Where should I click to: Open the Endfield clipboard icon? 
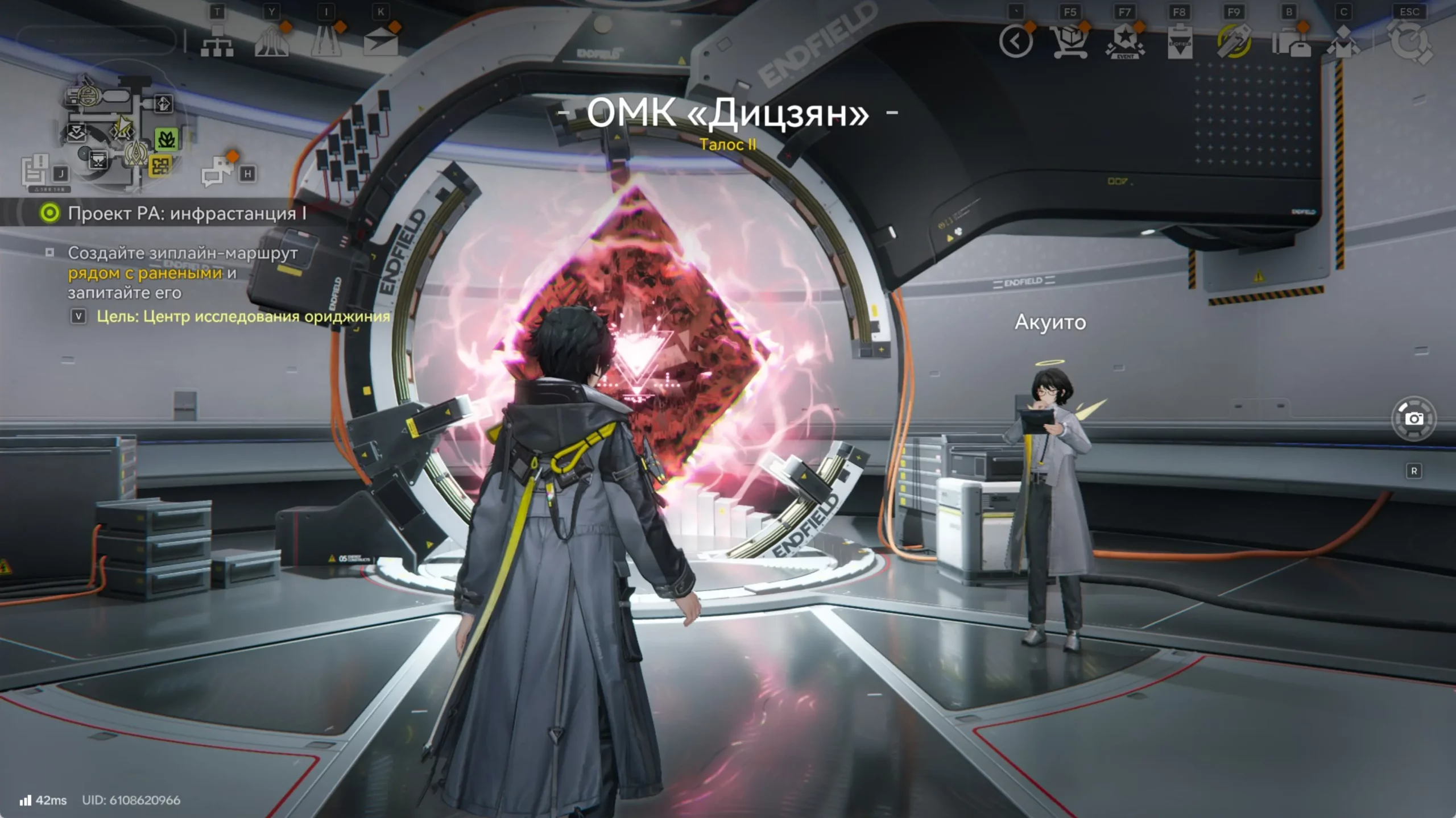pyautogui.click(x=1180, y=43)
